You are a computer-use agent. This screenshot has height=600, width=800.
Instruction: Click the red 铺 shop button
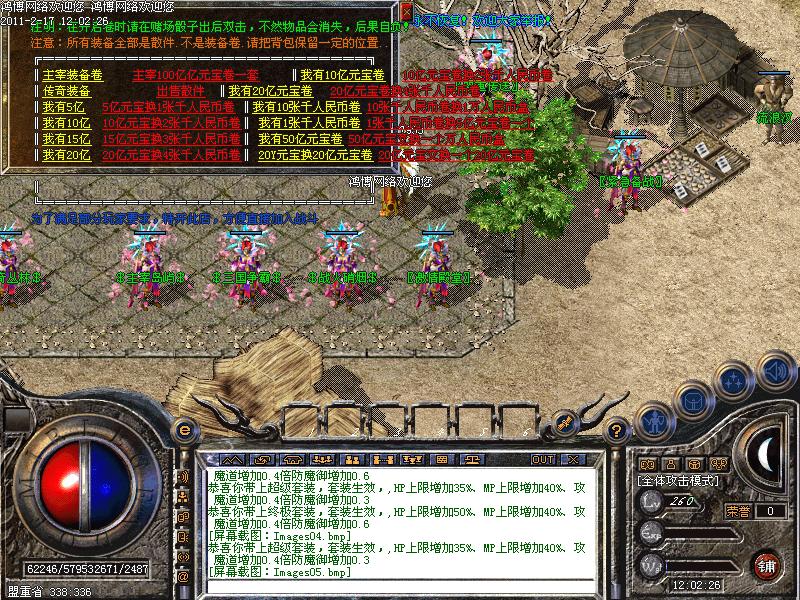(766, 565)
